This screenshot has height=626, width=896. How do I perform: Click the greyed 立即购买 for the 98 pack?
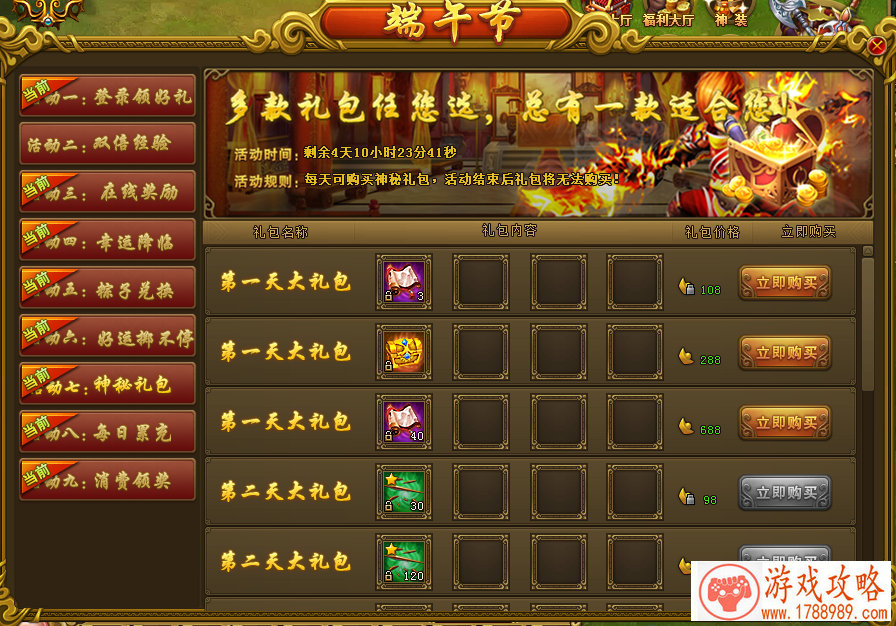(x=784, y=493)
